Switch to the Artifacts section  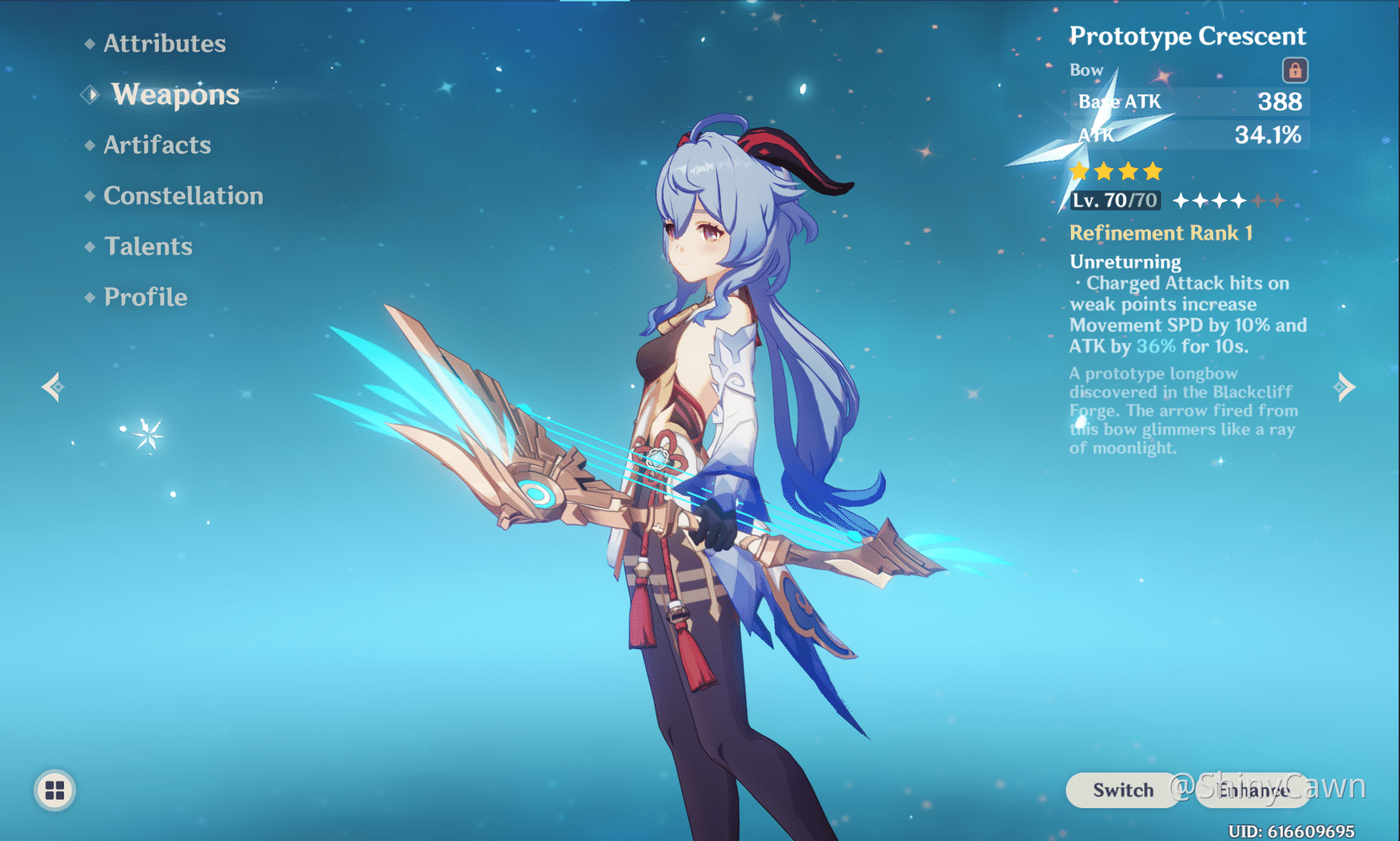point(157,145)
